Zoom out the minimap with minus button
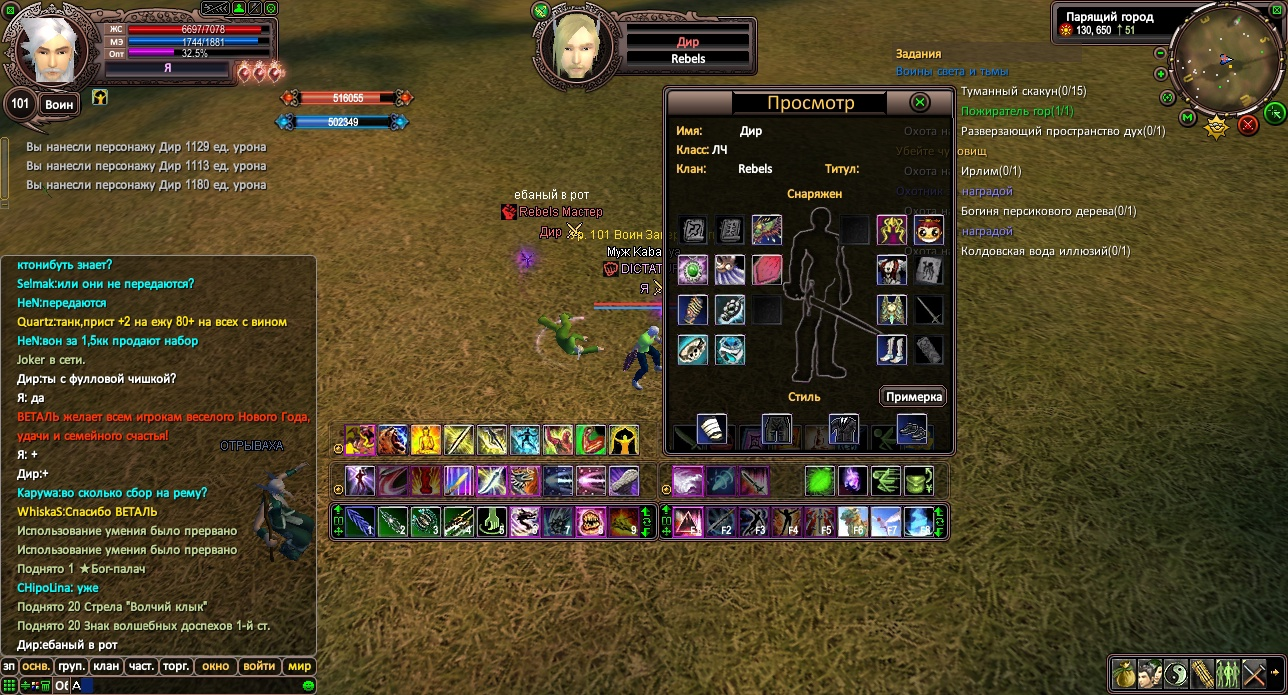The height and width of the screenshot is (695, 1288). tap(1160, 53)
